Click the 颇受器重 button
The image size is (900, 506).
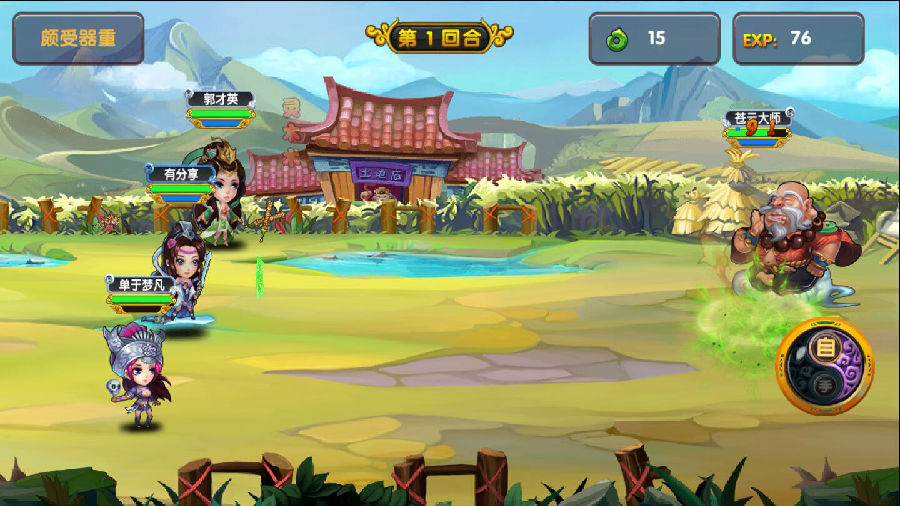[x=78, y=38]
